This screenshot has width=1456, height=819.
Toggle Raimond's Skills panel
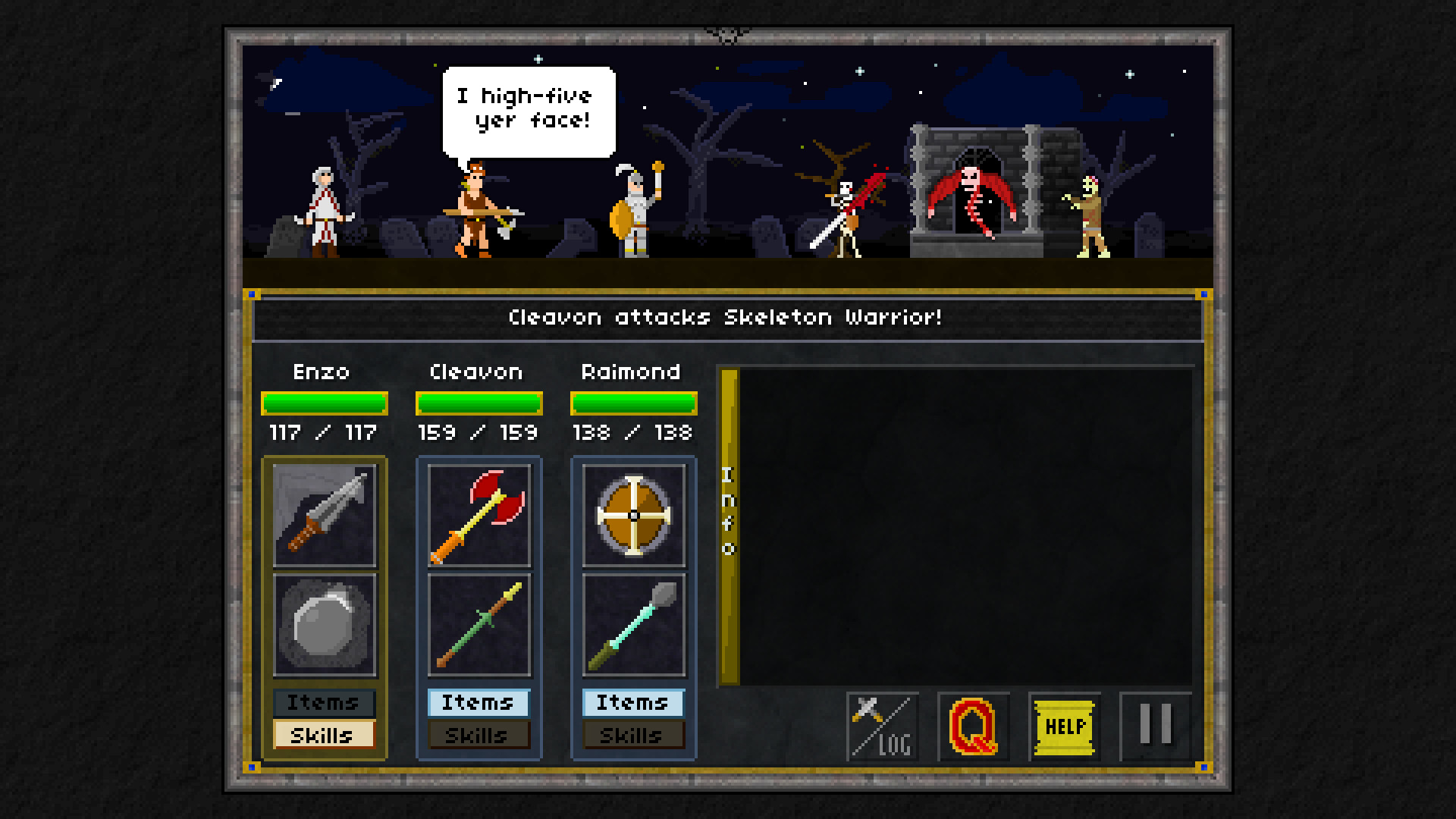(634, 735)
